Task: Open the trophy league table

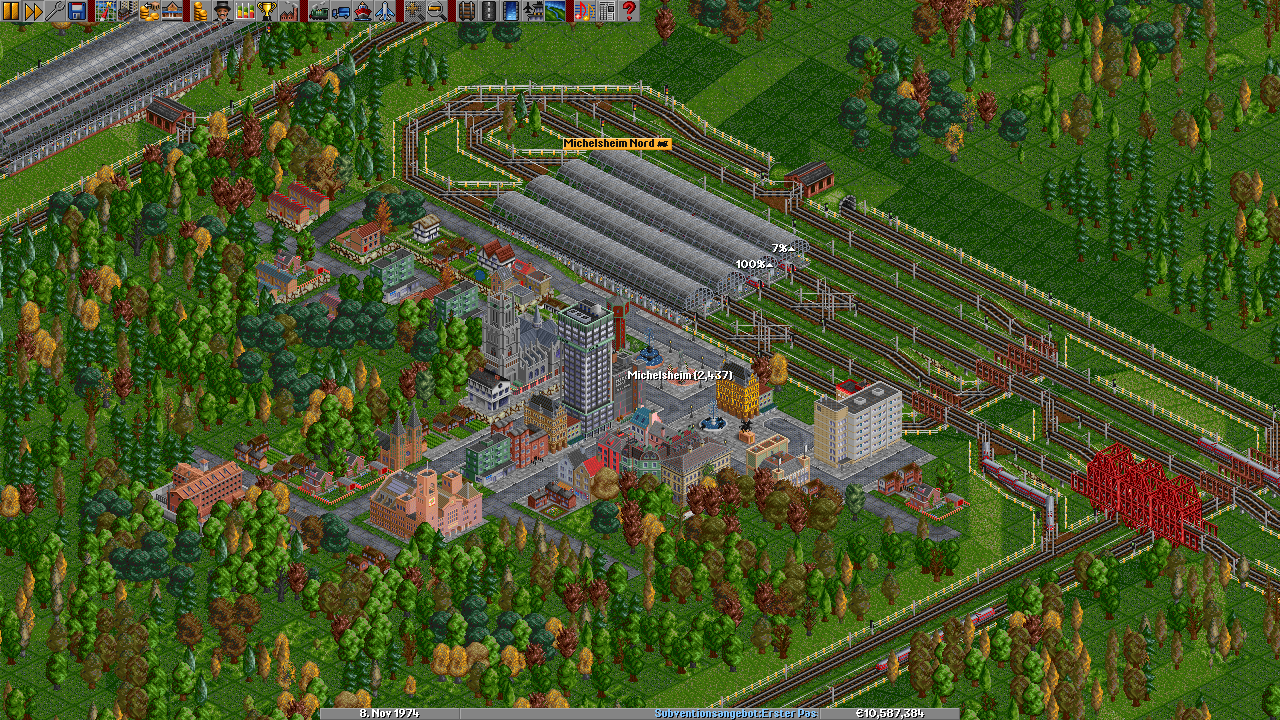Action: (267, 11)
